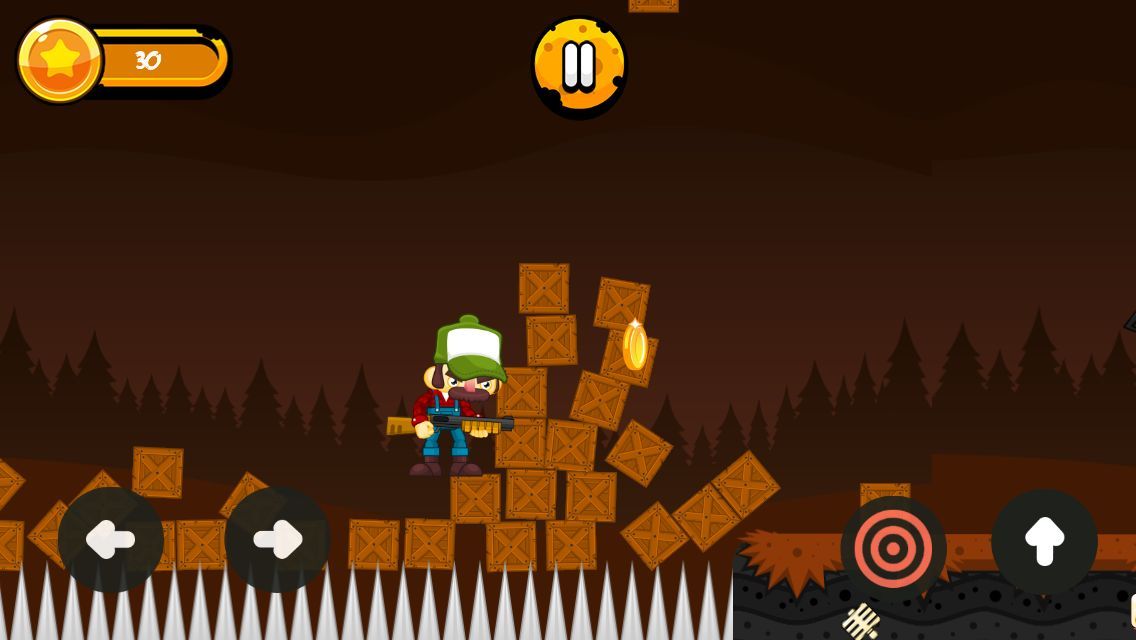Jump using the up arrow button
Image resolution: width=1136 pixels, height=640 pixels.
[1044, 541]
